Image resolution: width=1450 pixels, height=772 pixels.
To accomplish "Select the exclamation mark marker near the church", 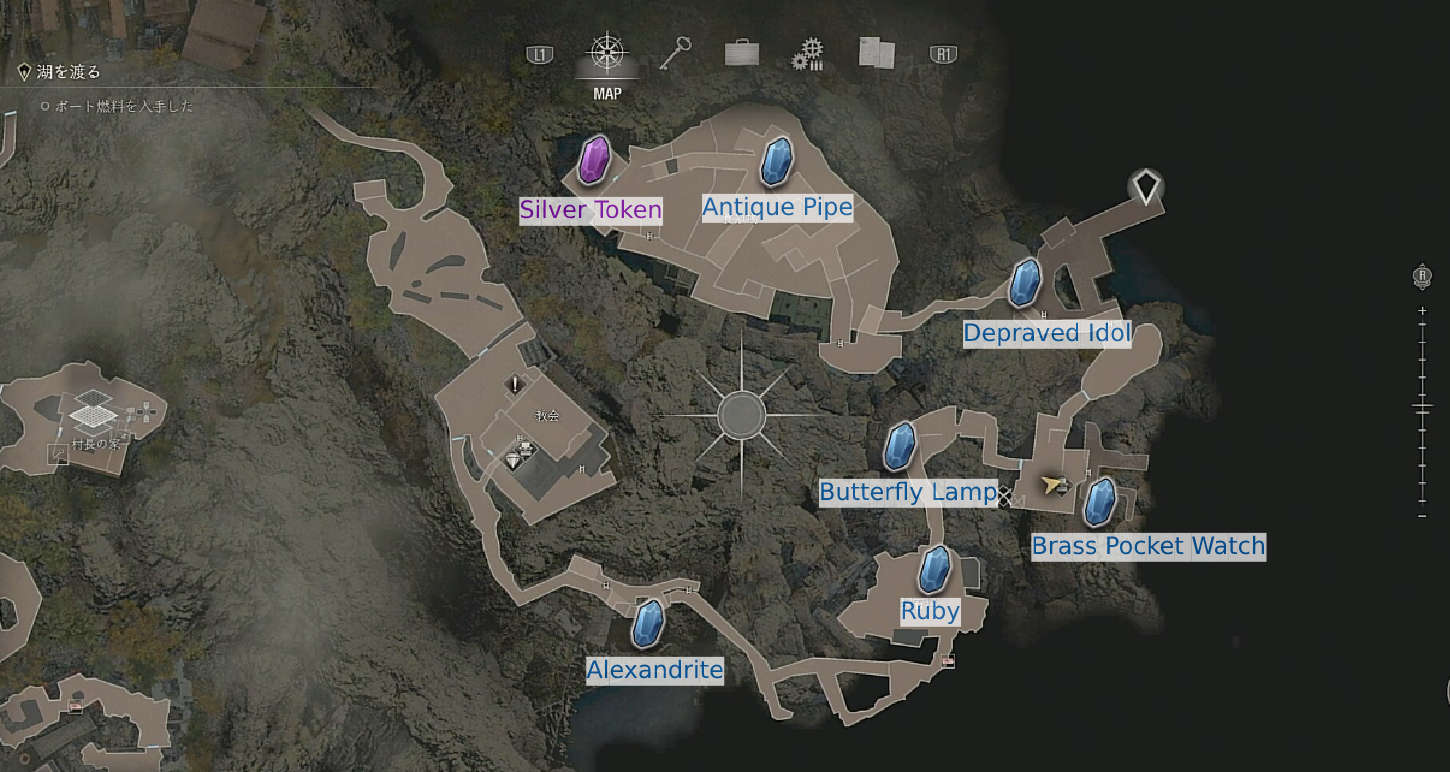I will click(515, 384).
